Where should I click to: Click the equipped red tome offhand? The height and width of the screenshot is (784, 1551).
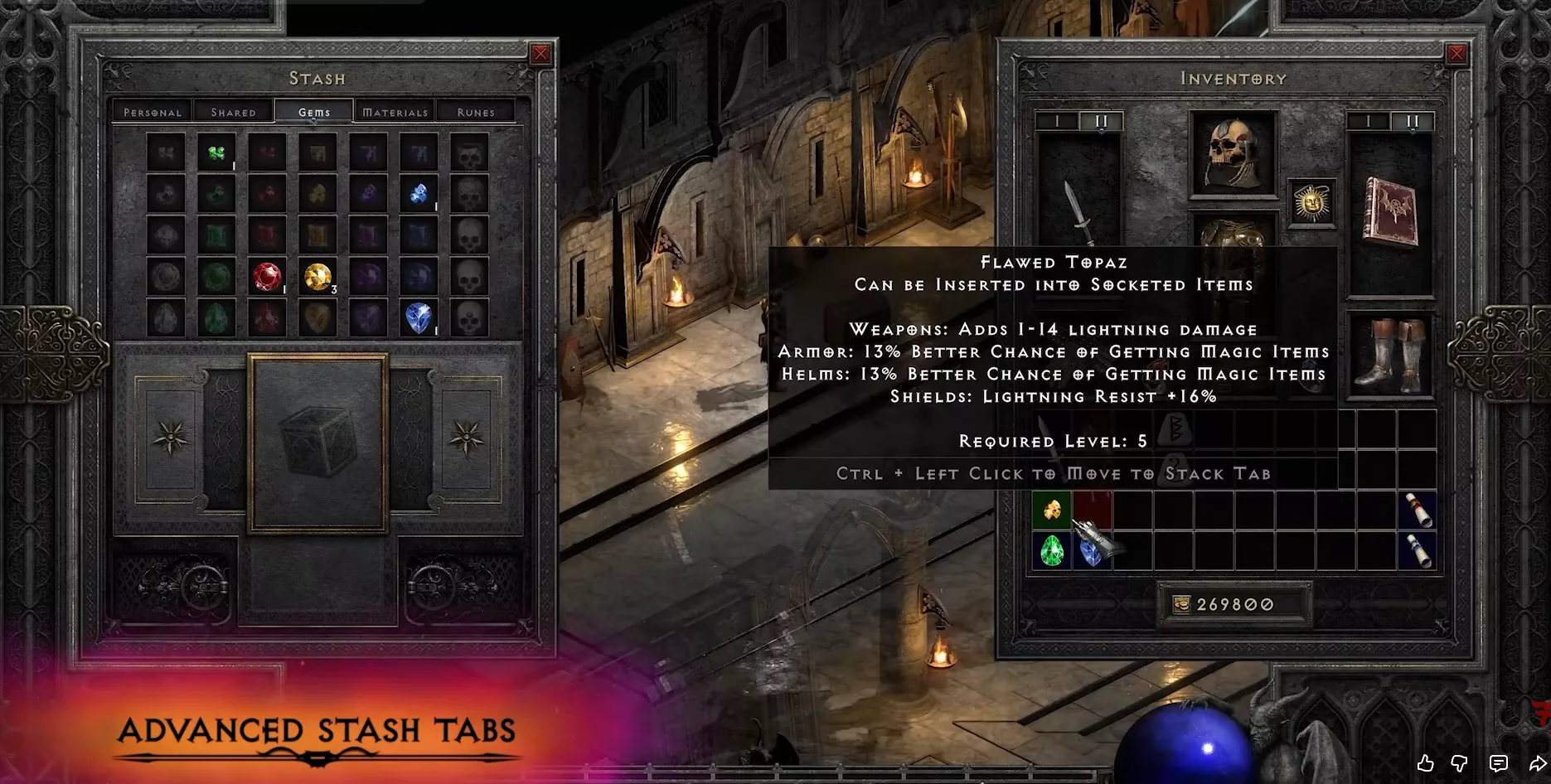[x=1390, y=212]
